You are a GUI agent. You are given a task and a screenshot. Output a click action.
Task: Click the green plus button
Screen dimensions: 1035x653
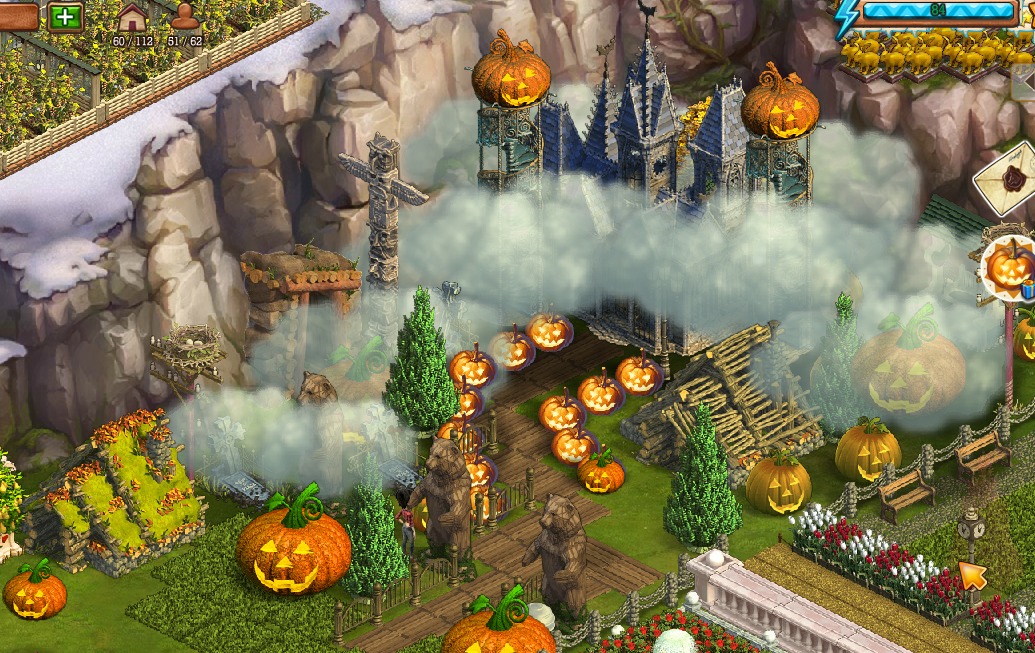pos(66,17)
